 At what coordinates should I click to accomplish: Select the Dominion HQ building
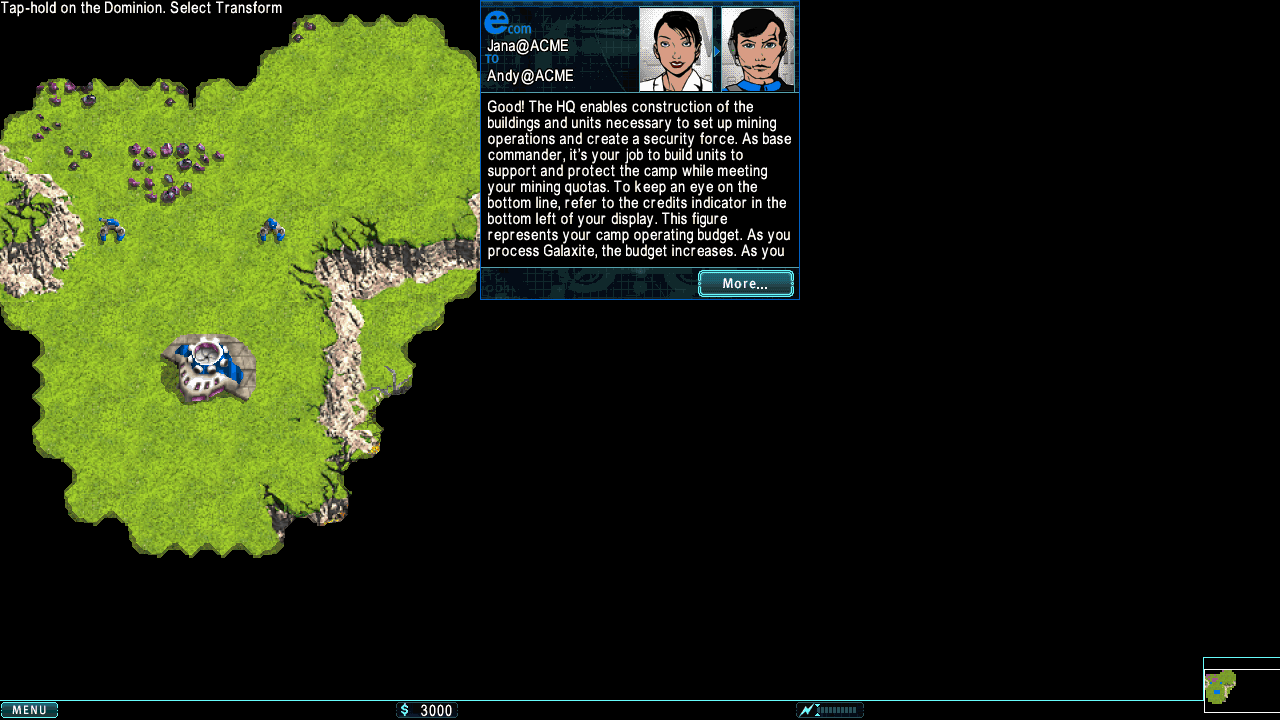[208, 367]
